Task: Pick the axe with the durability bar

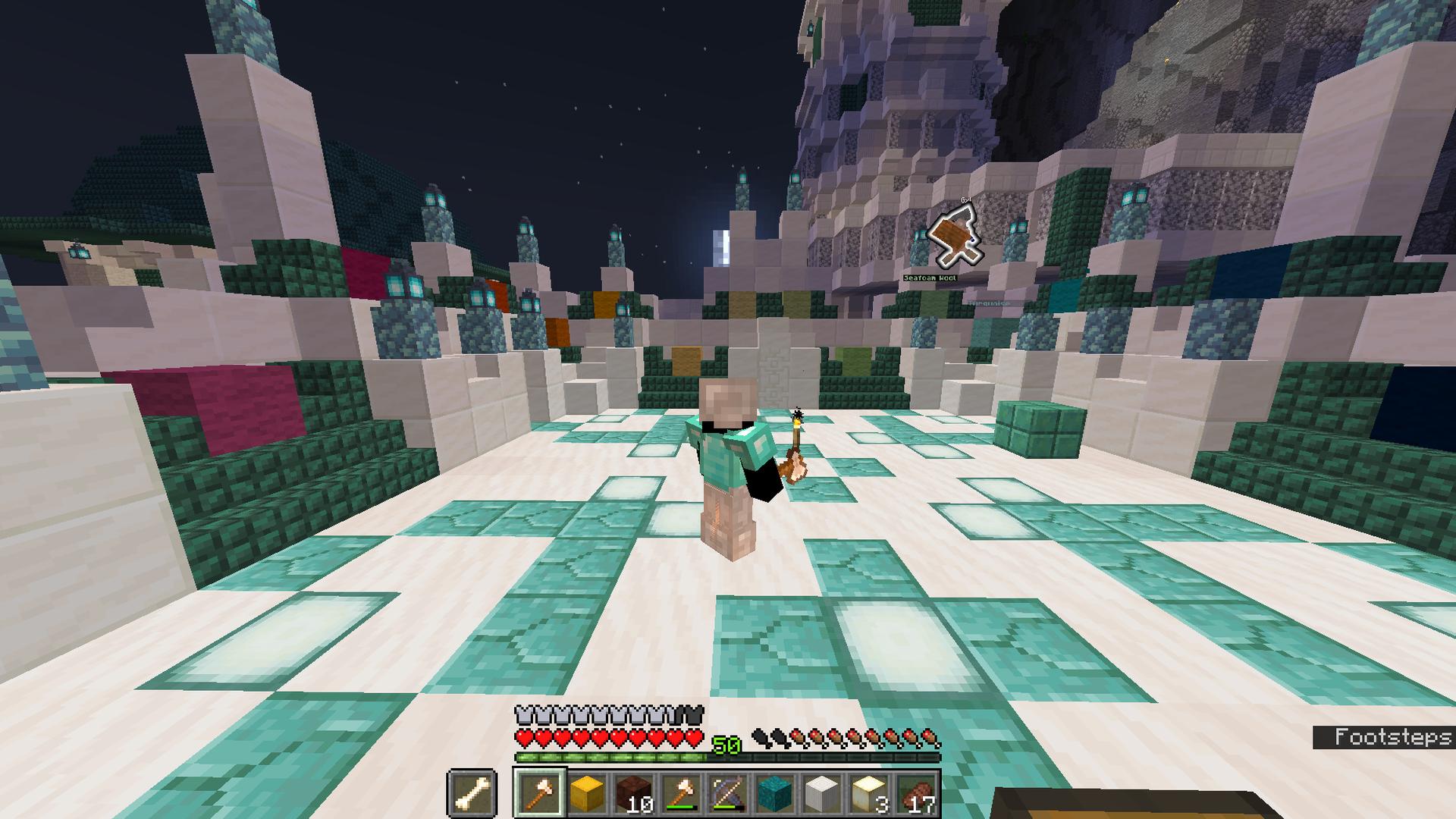Action: (679, 794)
